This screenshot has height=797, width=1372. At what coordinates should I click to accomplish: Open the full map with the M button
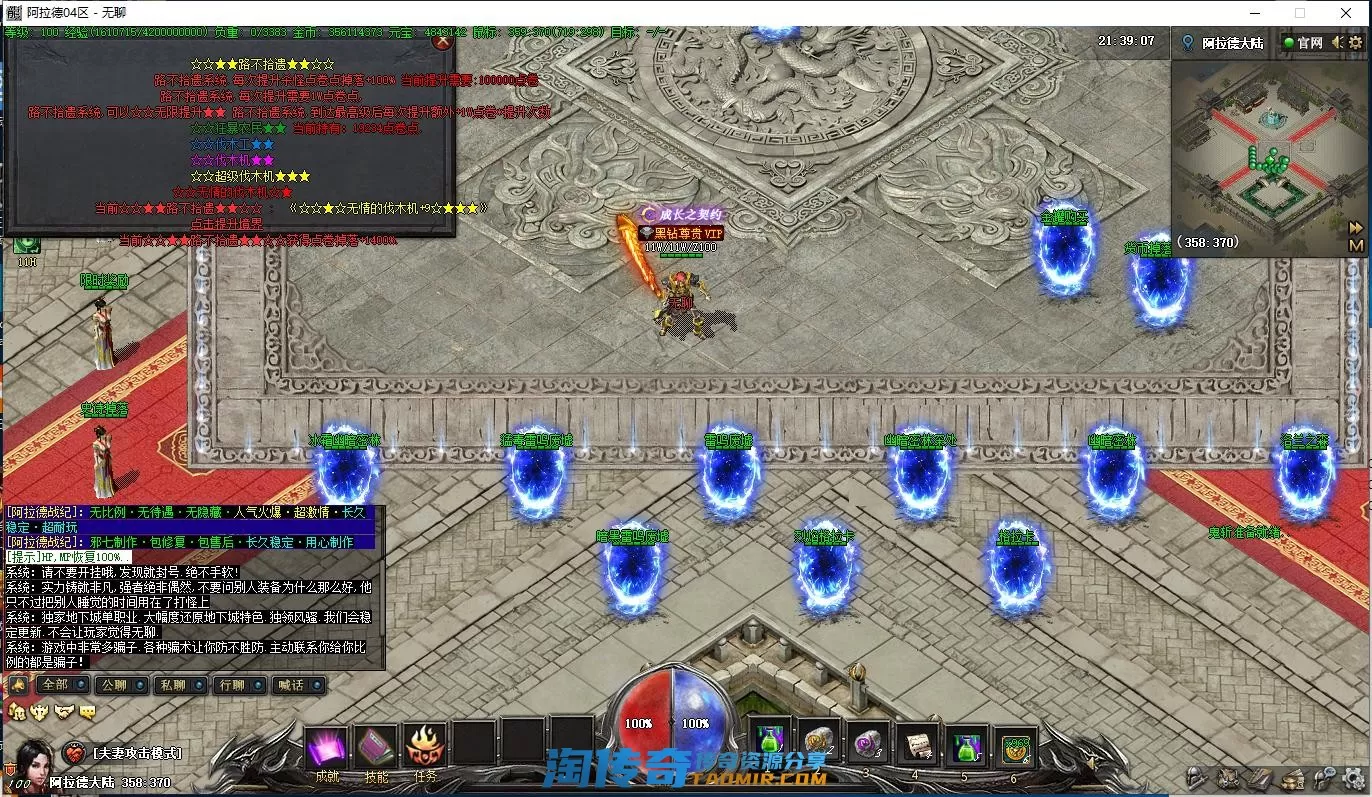pyautogui.click(x=1356, y=245)
